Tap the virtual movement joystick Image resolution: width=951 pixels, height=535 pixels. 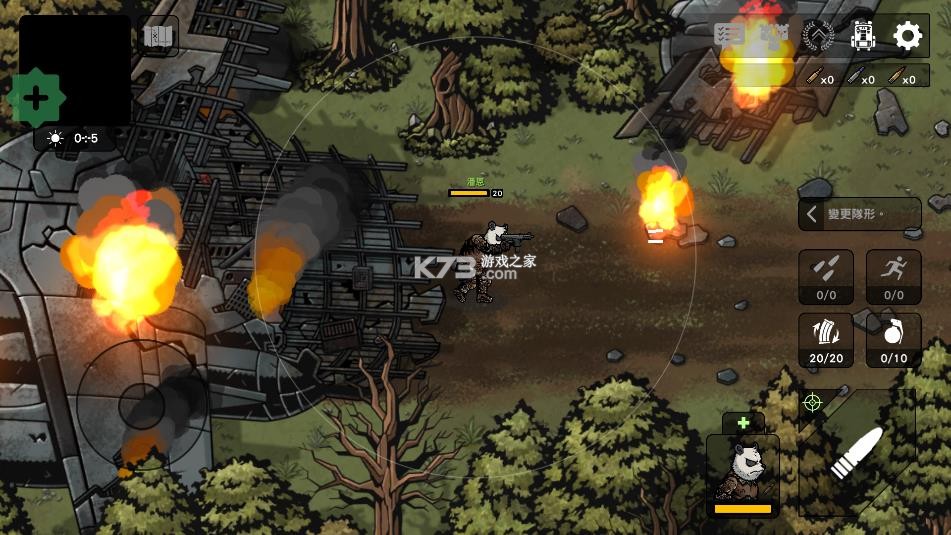142,404
